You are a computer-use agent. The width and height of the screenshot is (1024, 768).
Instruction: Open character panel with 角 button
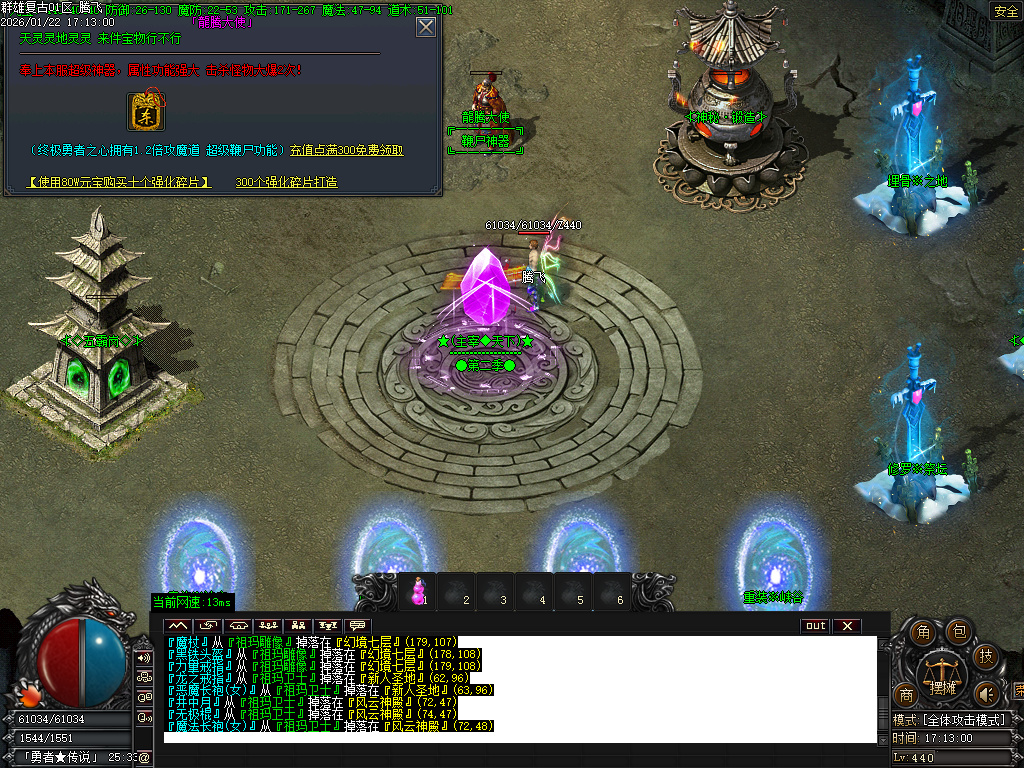(x=924, y=632)
